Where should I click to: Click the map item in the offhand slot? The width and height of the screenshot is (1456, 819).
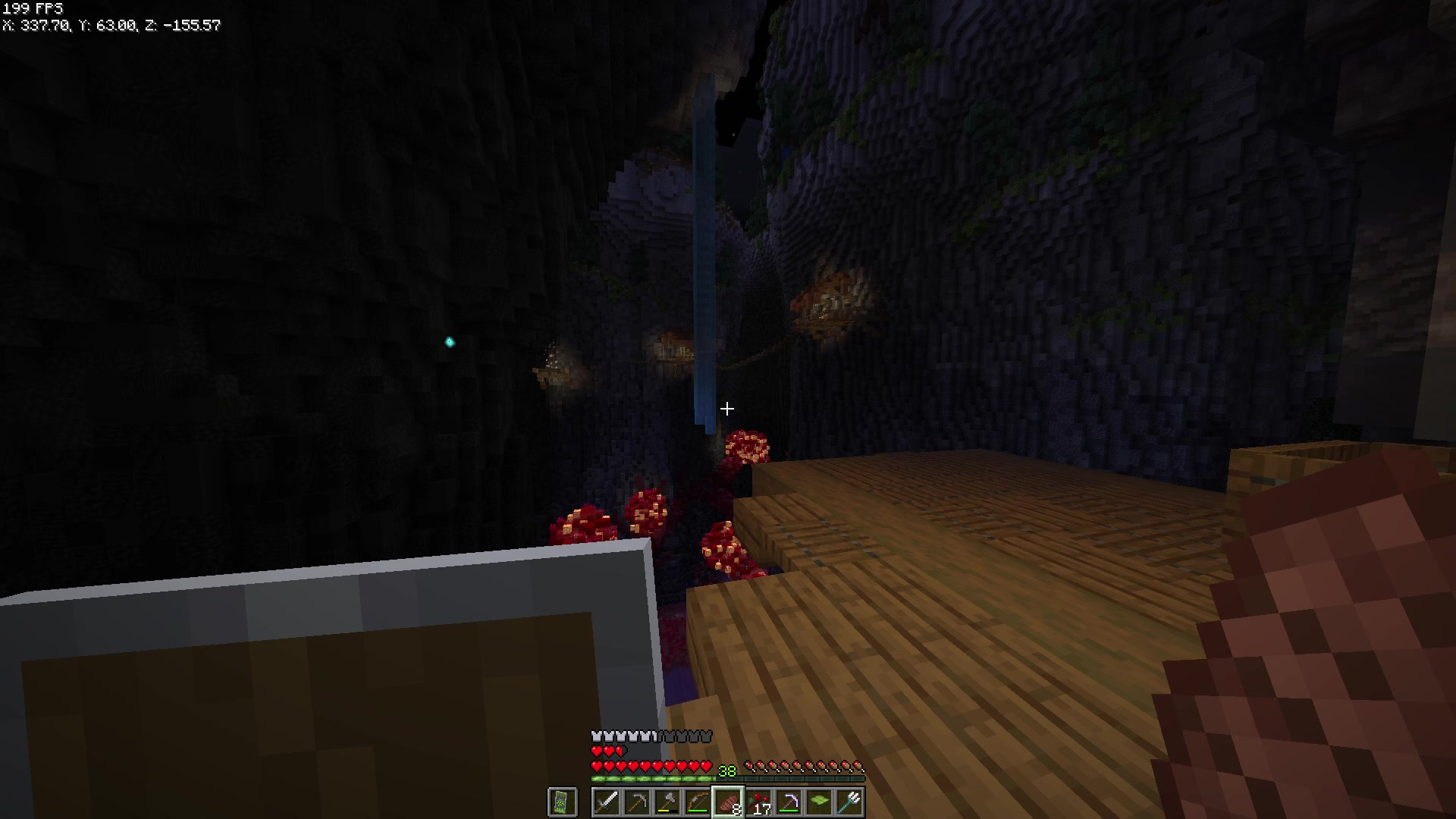click(x=563, y=802)
